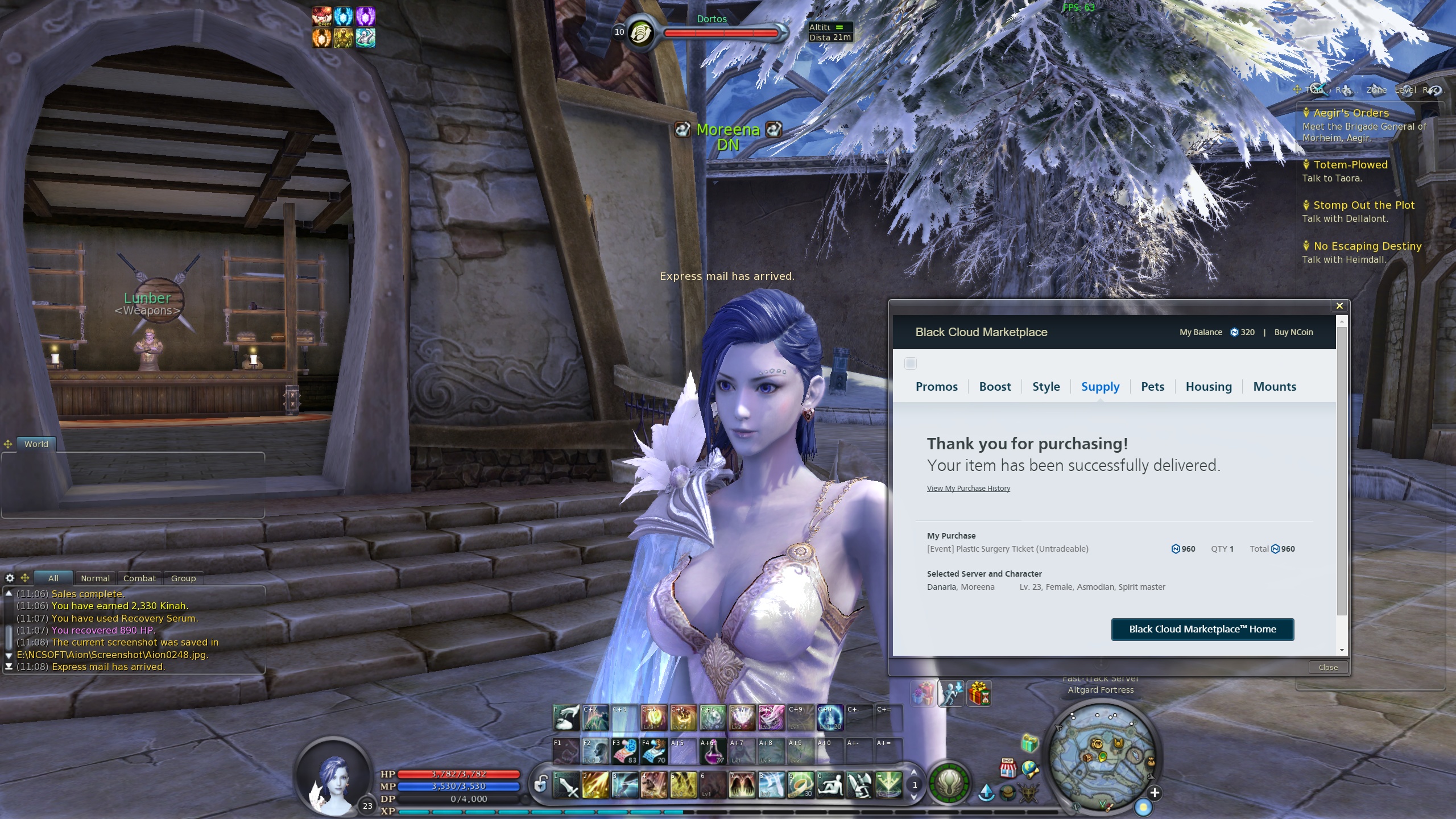Select the No Escaping Destiny quest entry
The image size is (1456, 819).
coord(1367,246)
